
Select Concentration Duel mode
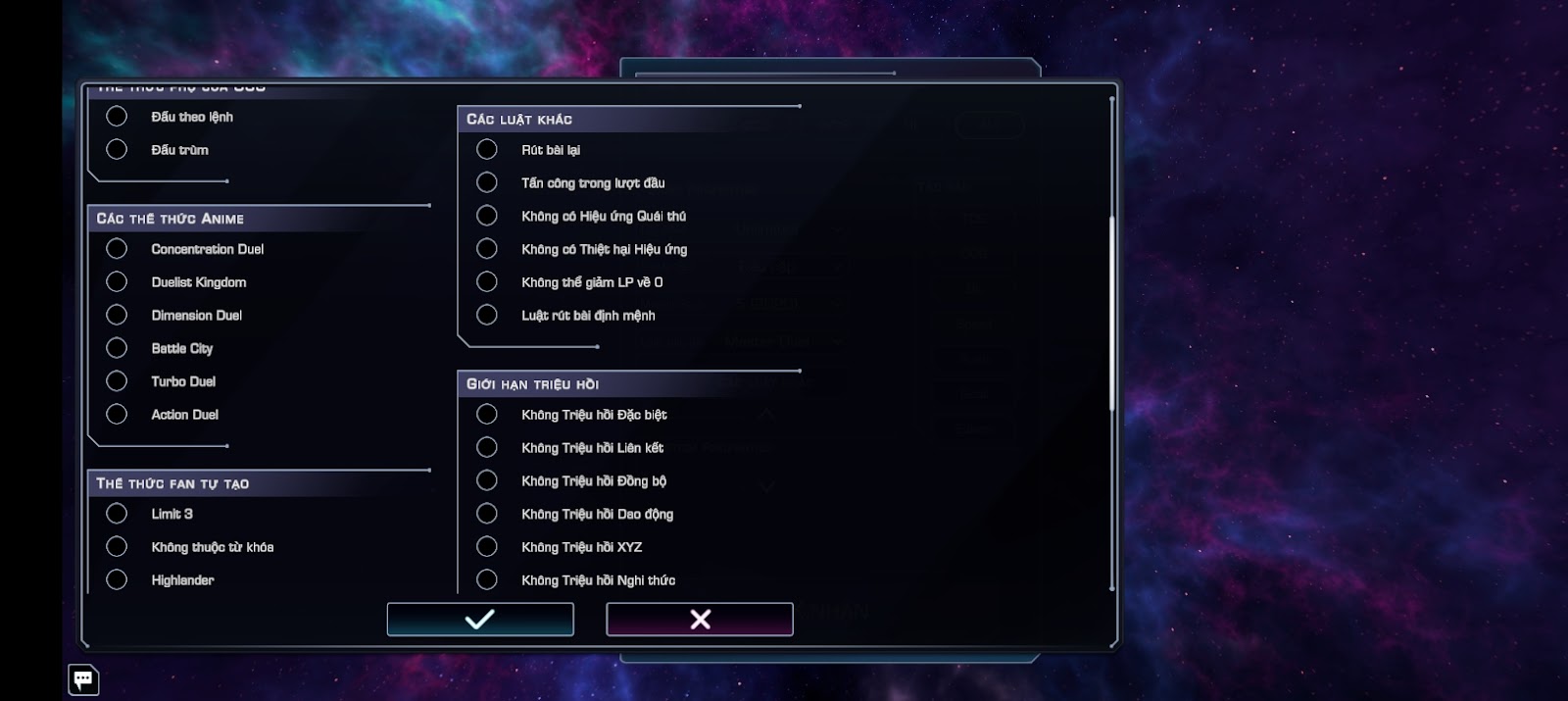[x=117, y=249]
